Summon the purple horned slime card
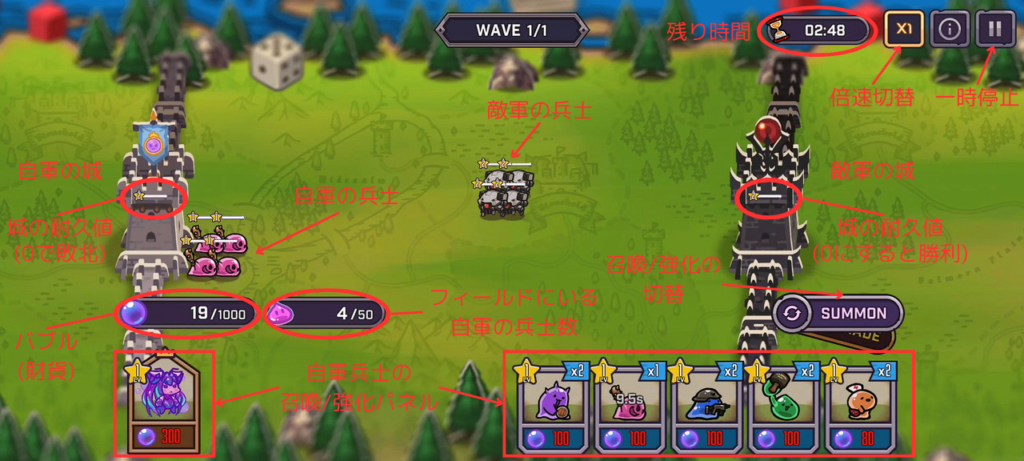This screenshot has height=461, width=1024. pyautogui.click(x=552, y=407)
